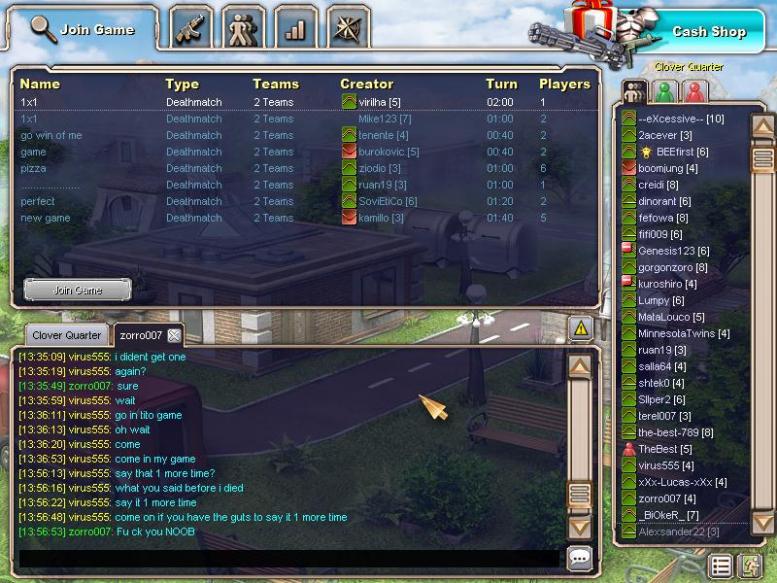Close the zorro007 private chat tab

click(174, 335)
